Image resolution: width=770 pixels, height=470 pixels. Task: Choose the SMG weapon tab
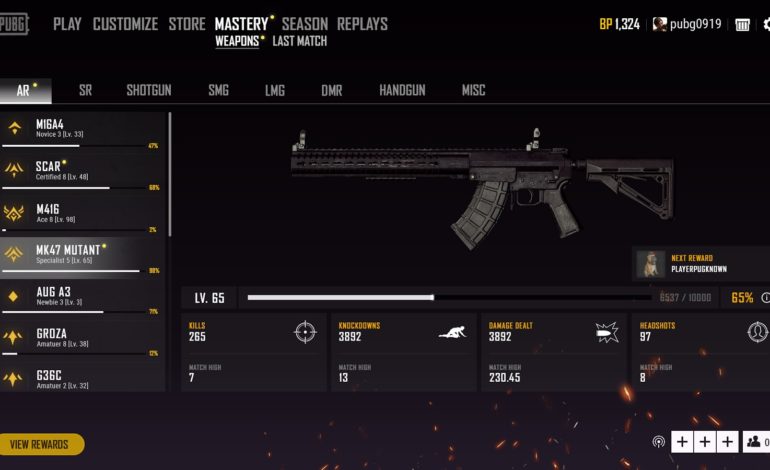(x=218, y=90)
